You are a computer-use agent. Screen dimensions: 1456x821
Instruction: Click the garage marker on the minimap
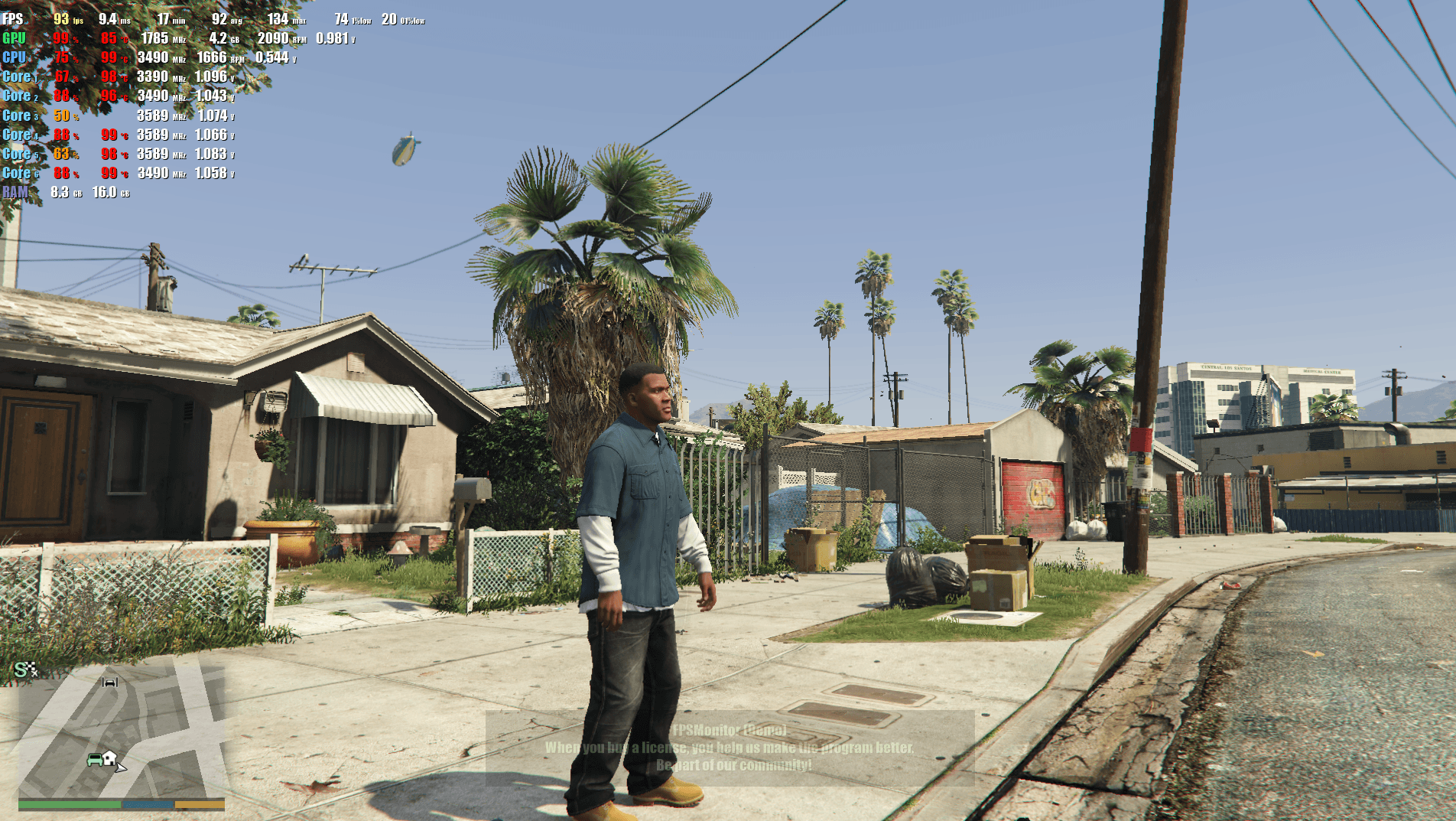point(110,682)
